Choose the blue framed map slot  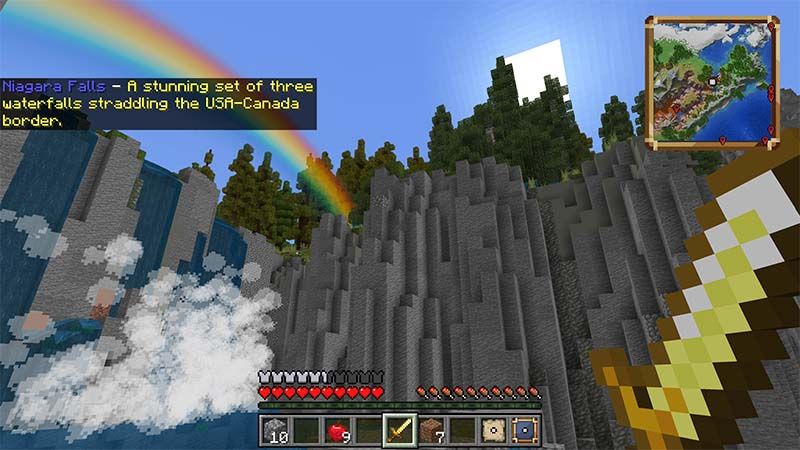coord(522,431)
